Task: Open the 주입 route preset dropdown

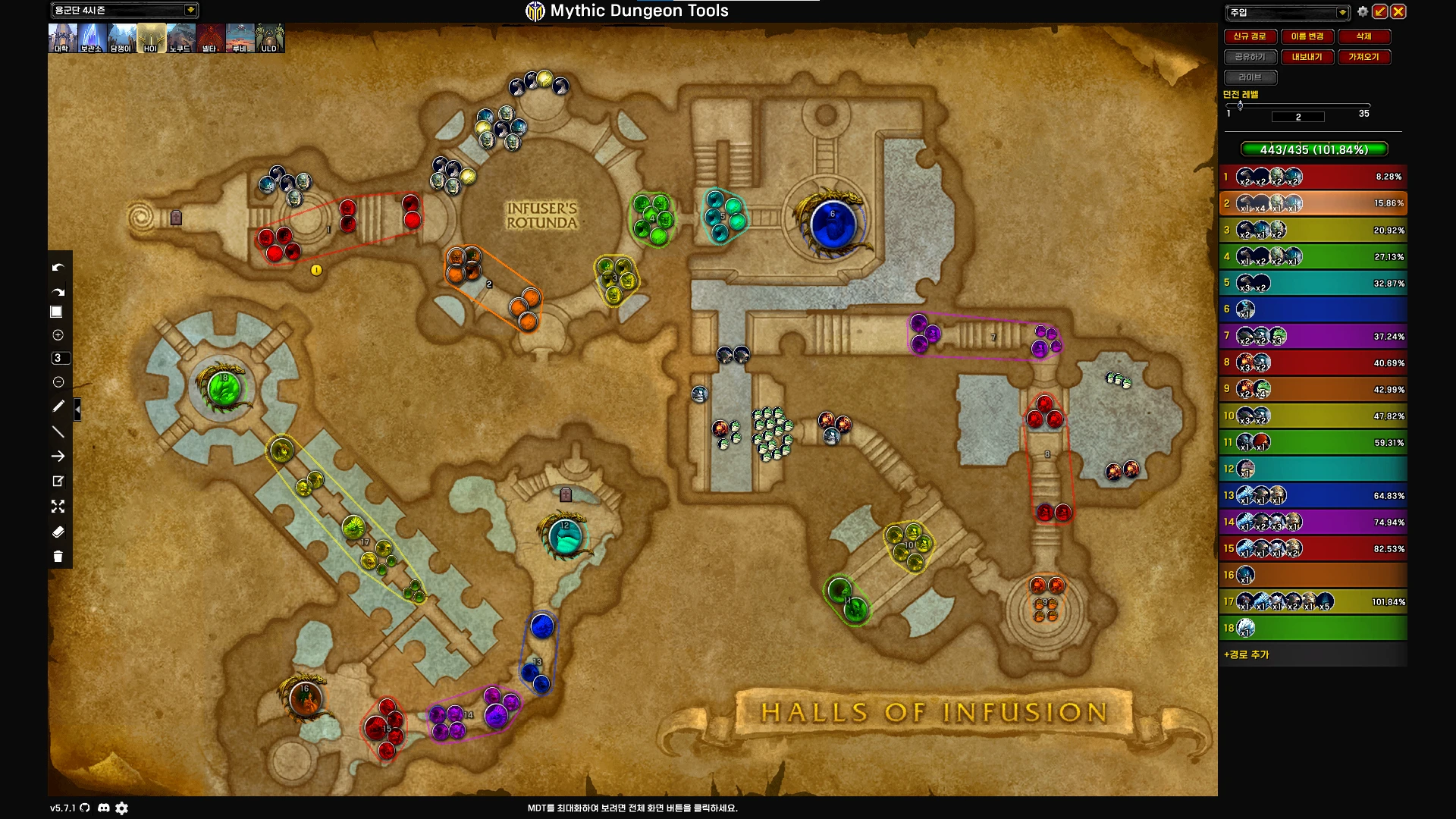Action: 1342,12
